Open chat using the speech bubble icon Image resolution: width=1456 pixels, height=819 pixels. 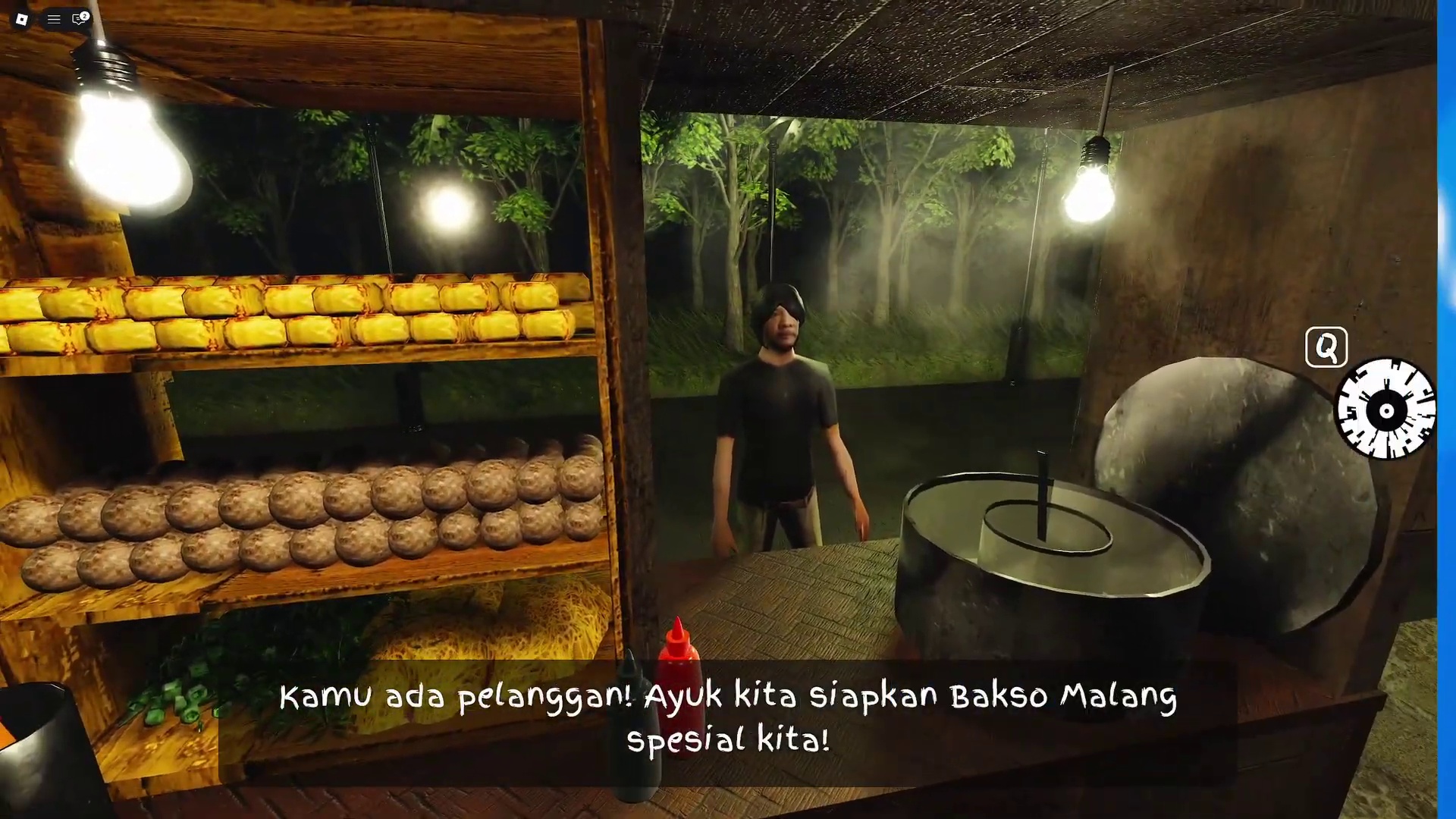pos(78,20)
